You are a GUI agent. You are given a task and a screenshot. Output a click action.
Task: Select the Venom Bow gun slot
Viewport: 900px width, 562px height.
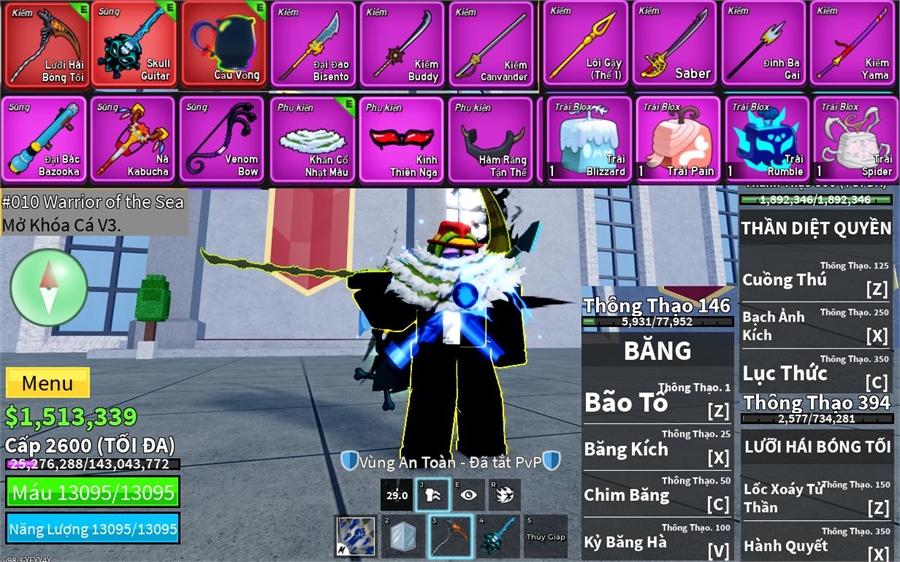click(x=223, y=139)
